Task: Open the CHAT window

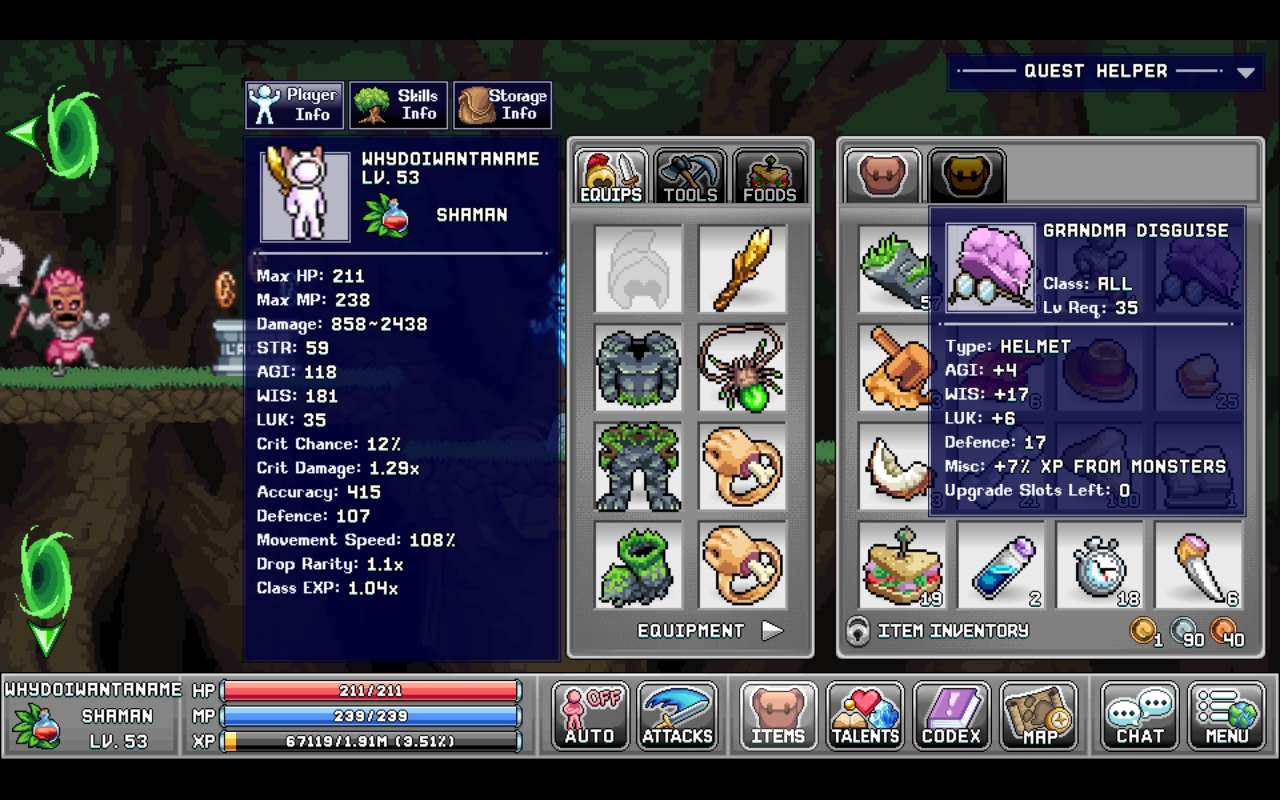Action: (1139, 715)
